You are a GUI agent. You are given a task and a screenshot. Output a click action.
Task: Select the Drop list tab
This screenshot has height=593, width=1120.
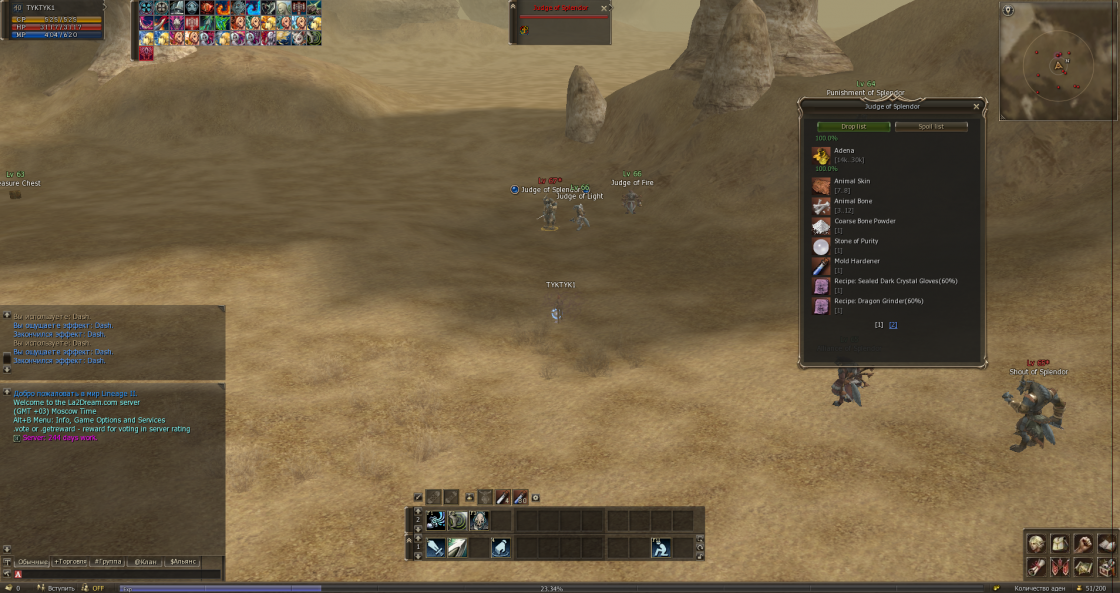(x=853, y=127)
